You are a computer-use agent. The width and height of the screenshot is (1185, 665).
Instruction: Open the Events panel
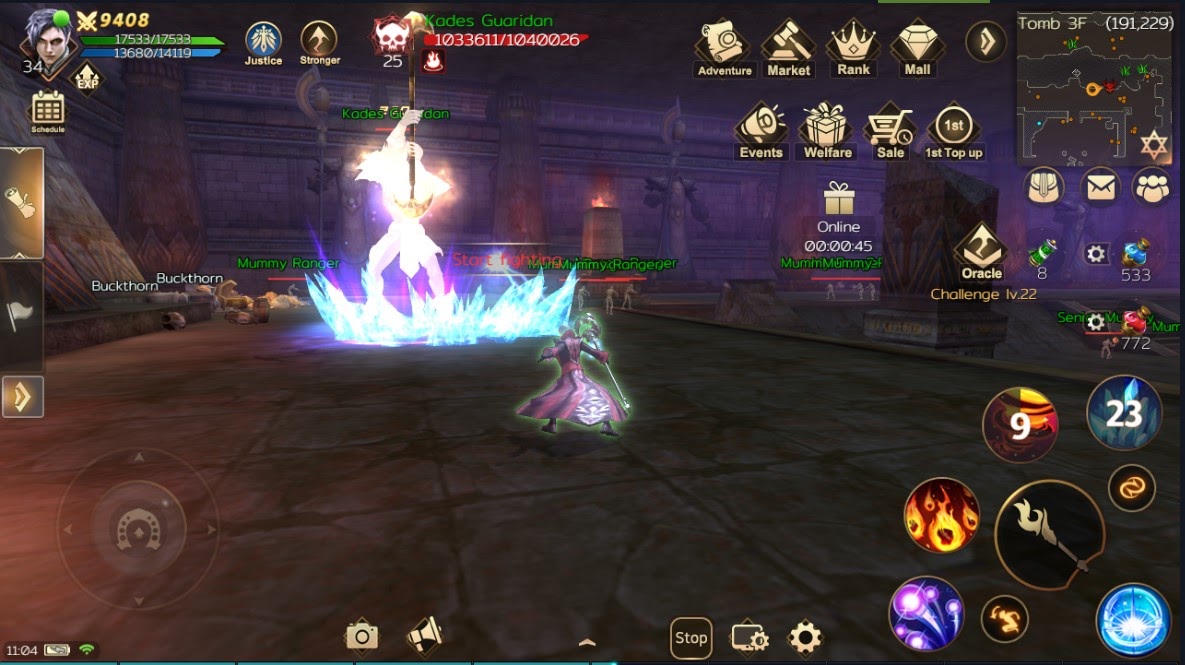[761, 131]
